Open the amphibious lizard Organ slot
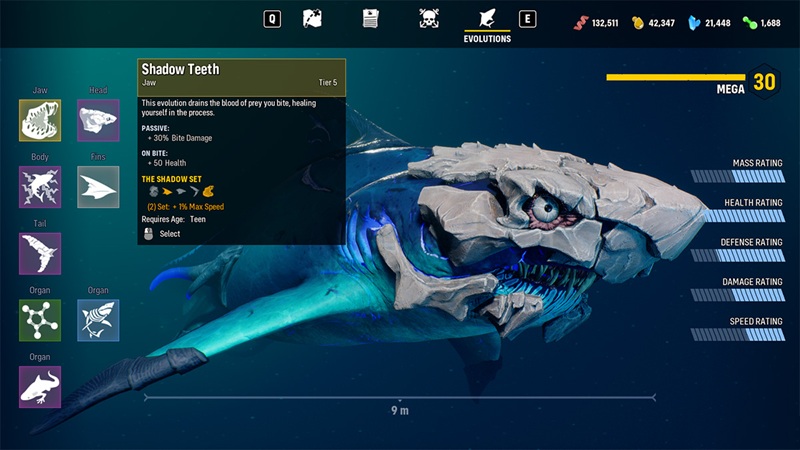This screenshot has height=450, width=800. point(40,387)
